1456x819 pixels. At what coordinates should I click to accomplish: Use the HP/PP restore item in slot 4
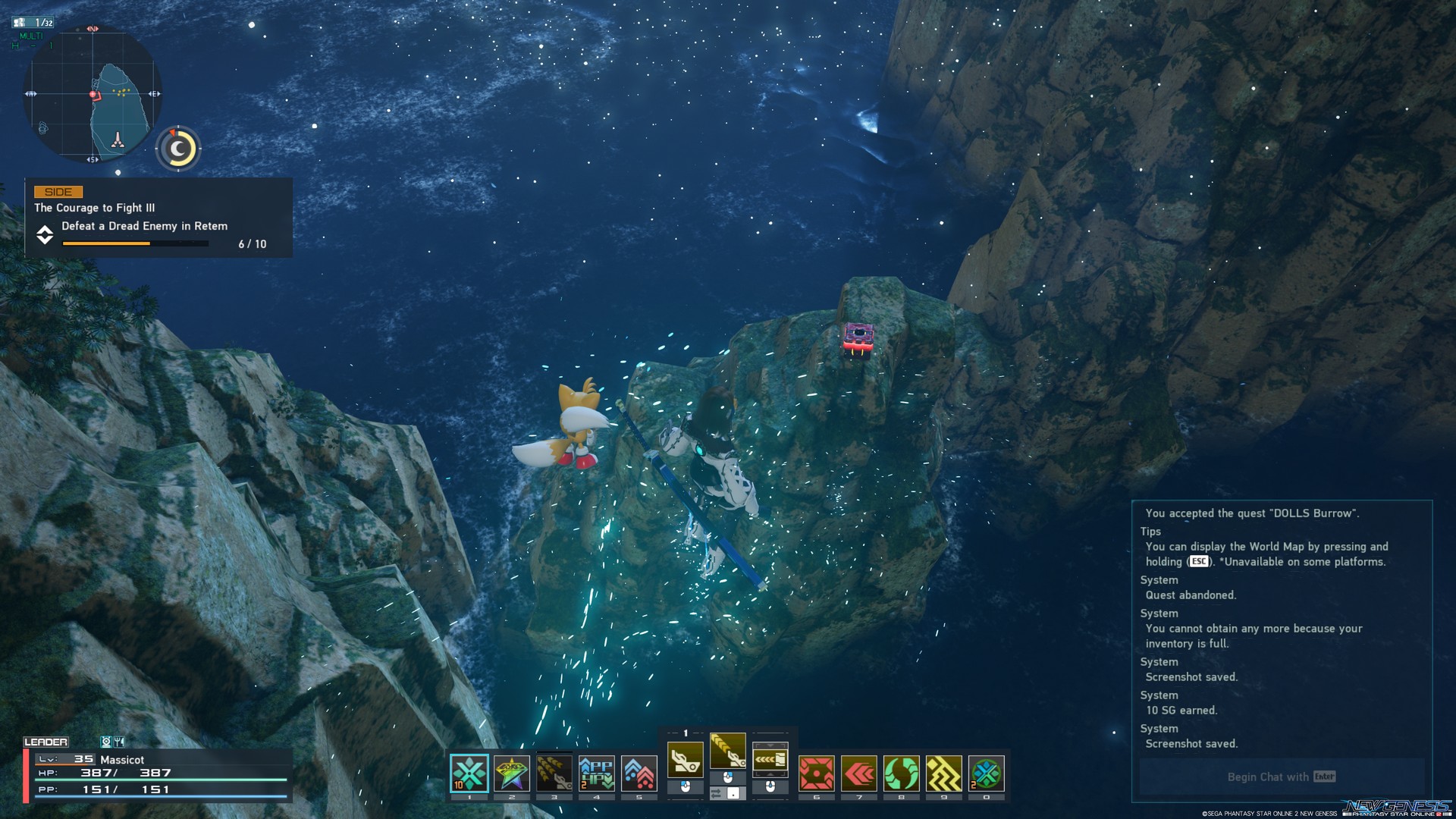pyautogui.click(x=597, y=773)
